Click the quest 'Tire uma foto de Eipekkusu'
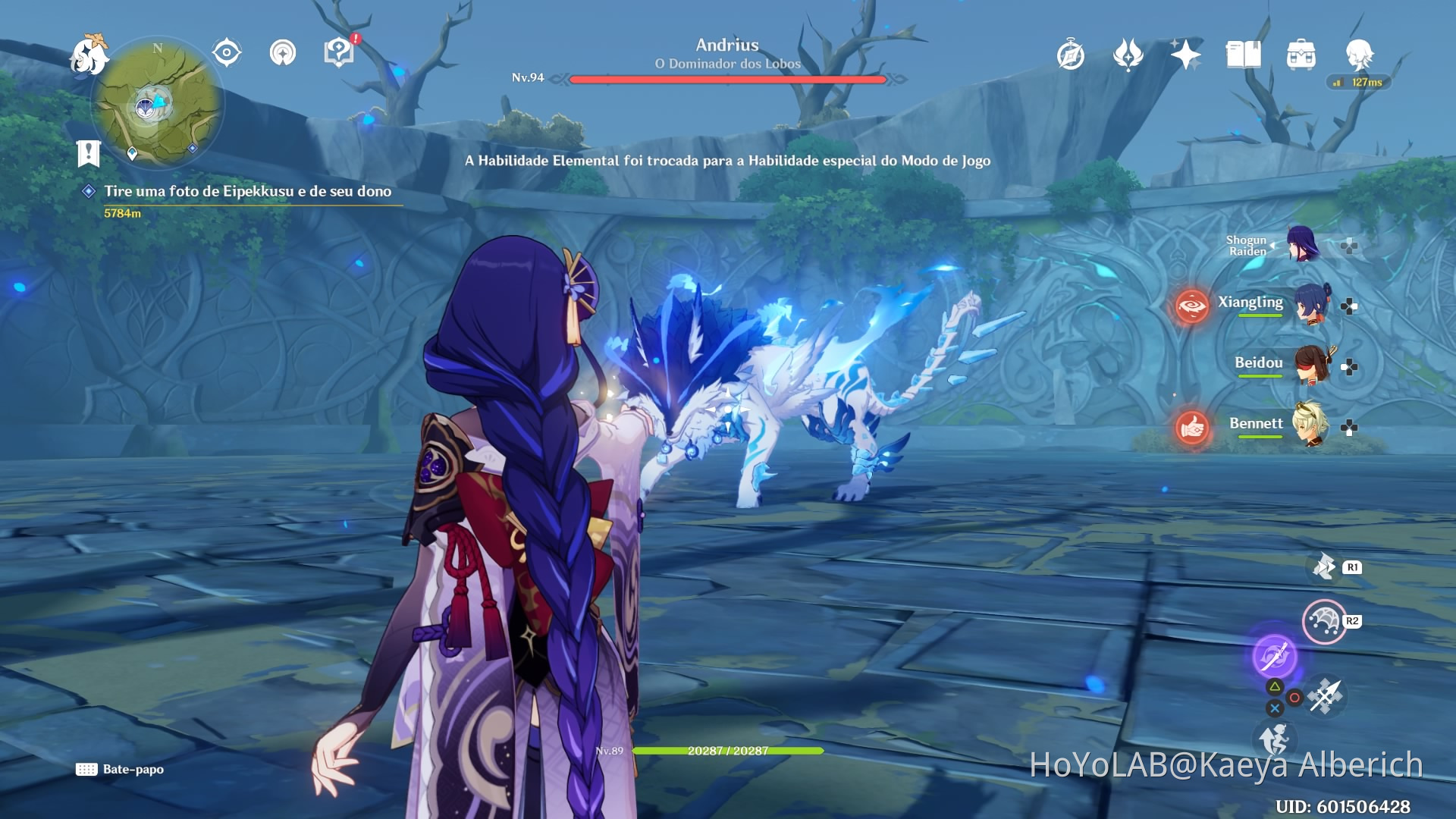The width and height of the screenshot is (1456, 819). click(248, 192)
